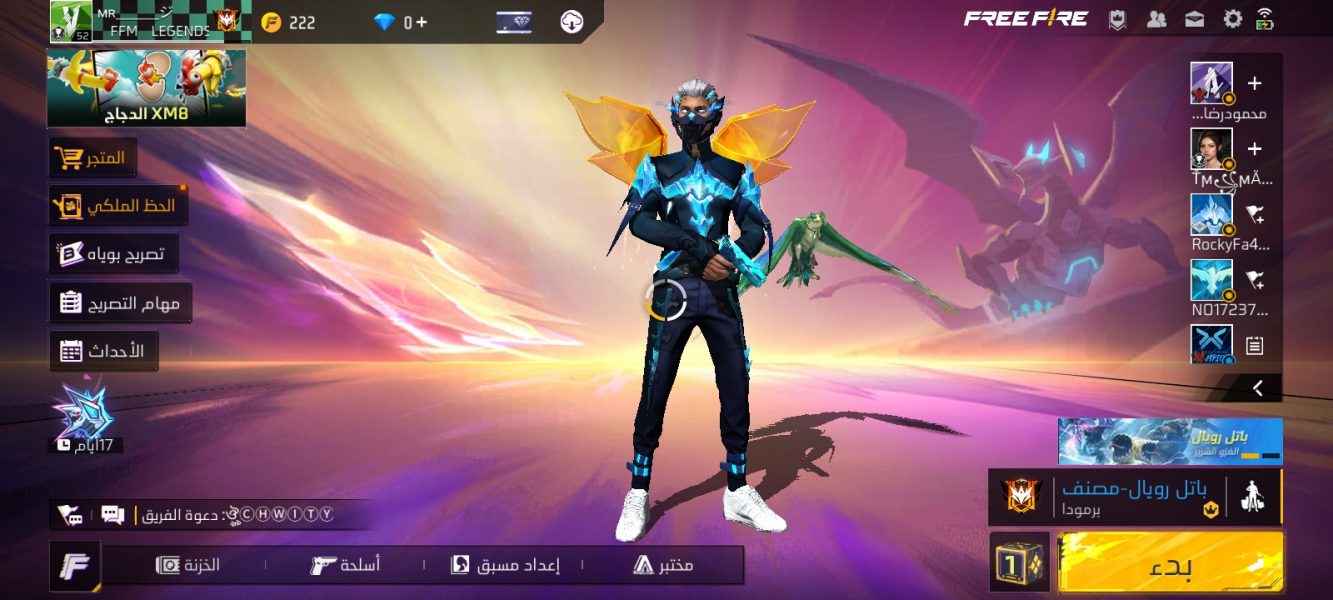Open the الأحداث events calendar
1333x600 pixels.
point(103,351)
